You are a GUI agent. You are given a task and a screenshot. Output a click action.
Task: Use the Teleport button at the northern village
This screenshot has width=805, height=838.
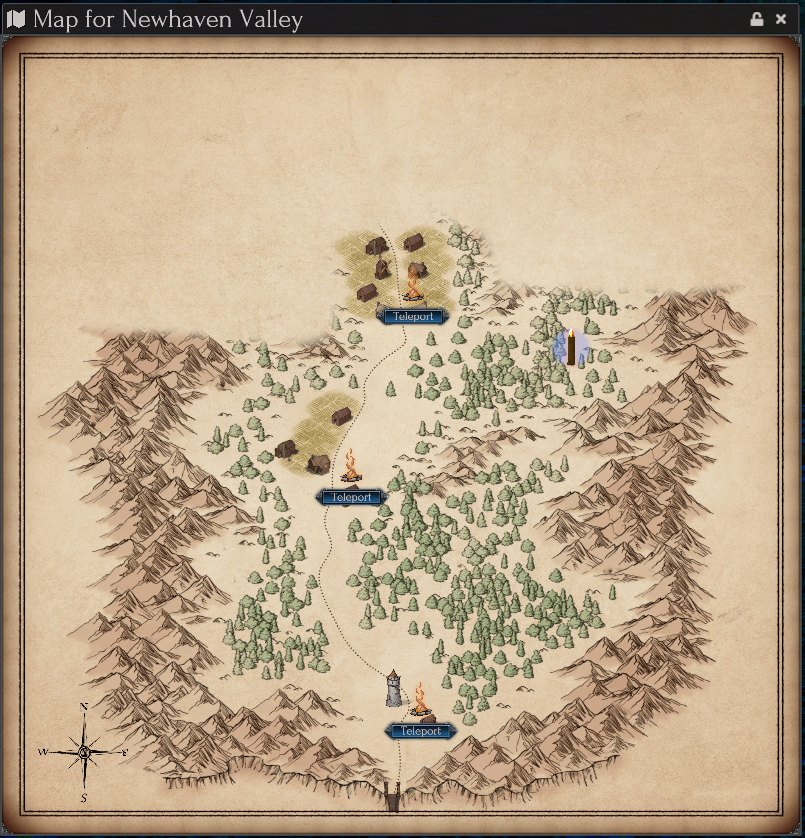[413, 316]
